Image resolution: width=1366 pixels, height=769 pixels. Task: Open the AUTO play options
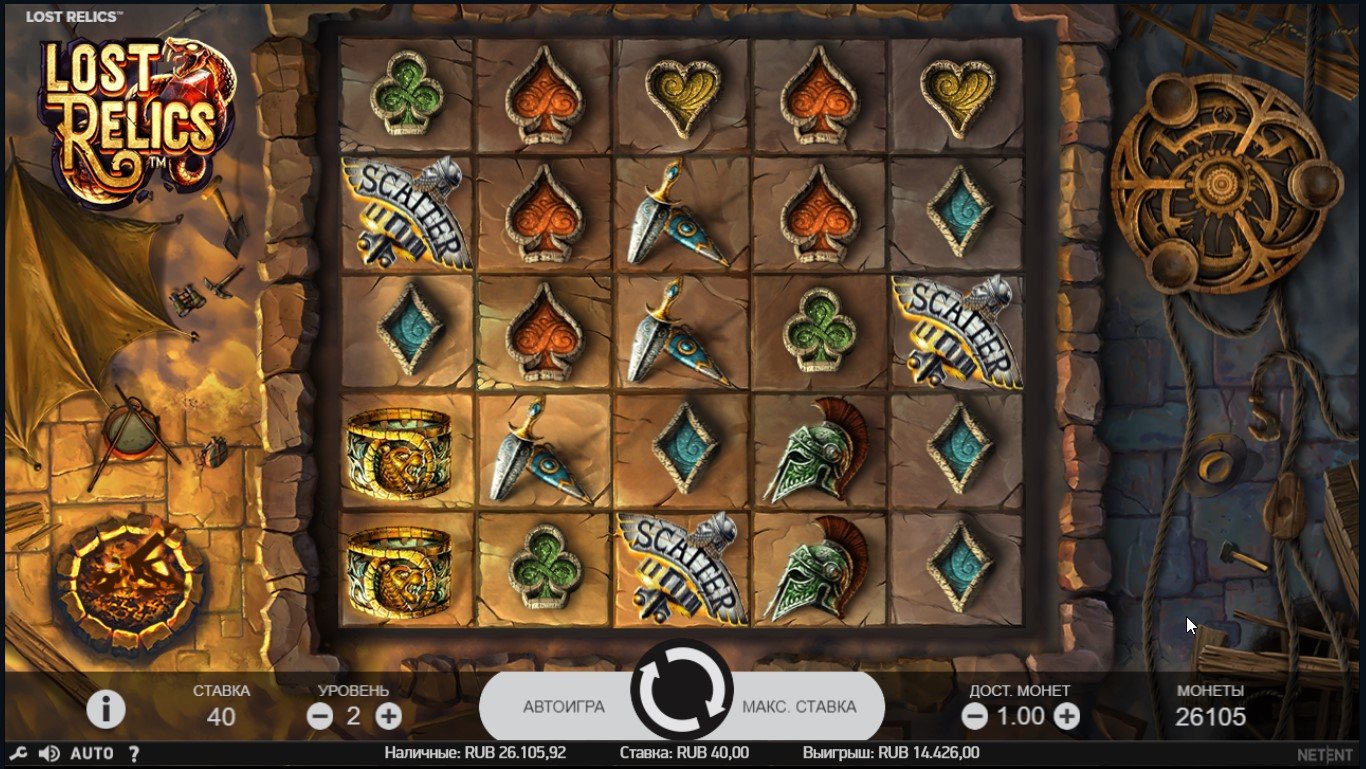click(92, 753)
